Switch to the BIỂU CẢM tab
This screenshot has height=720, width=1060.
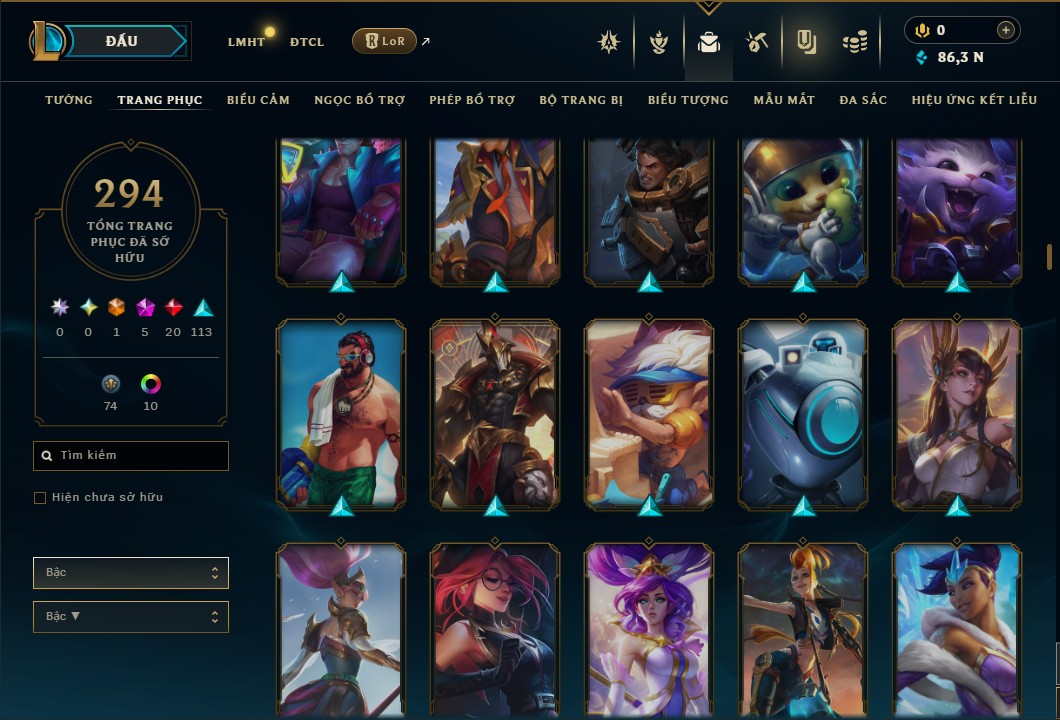pos(258,100)
